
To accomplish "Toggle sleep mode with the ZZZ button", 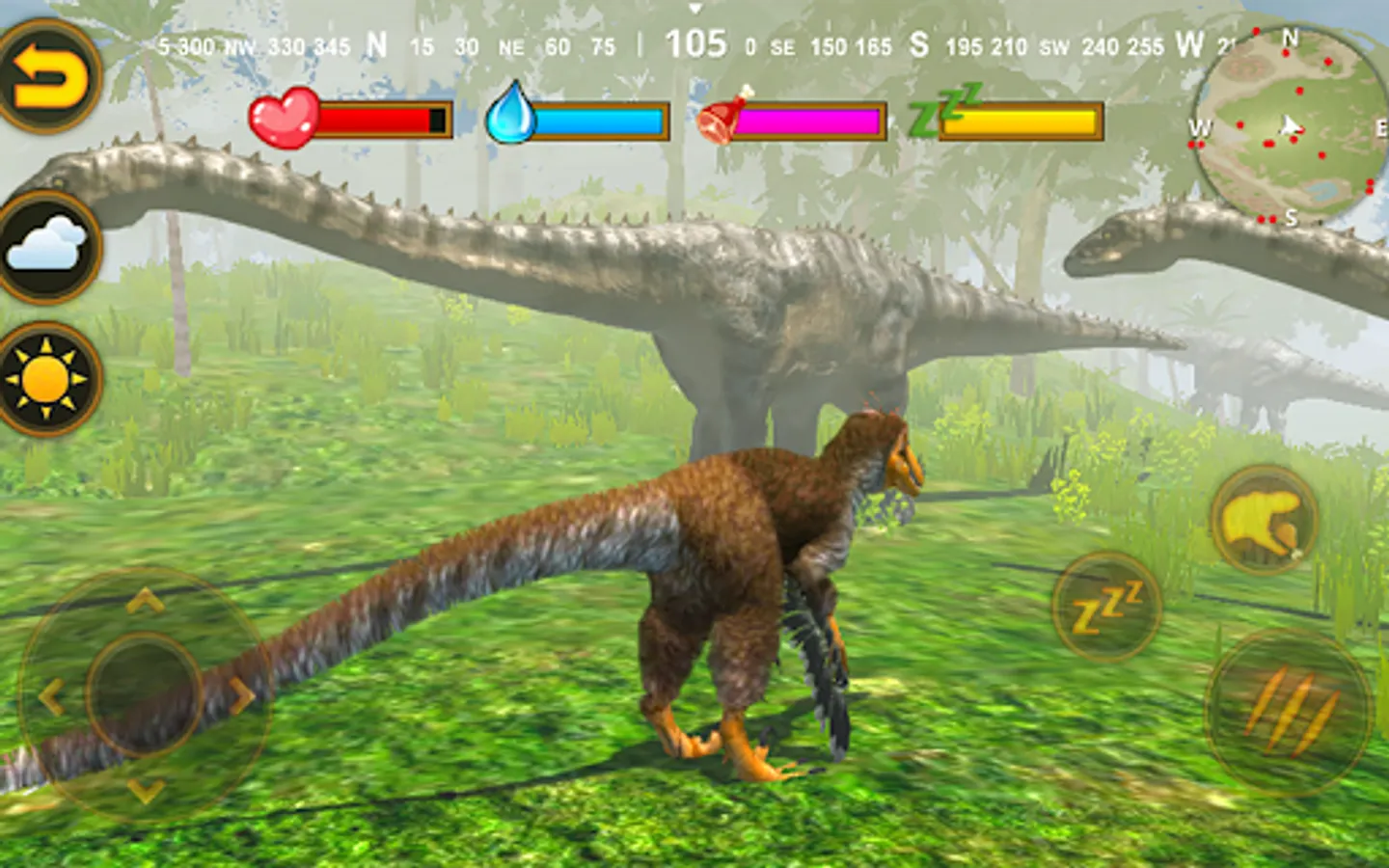I will pos(1106,610).
